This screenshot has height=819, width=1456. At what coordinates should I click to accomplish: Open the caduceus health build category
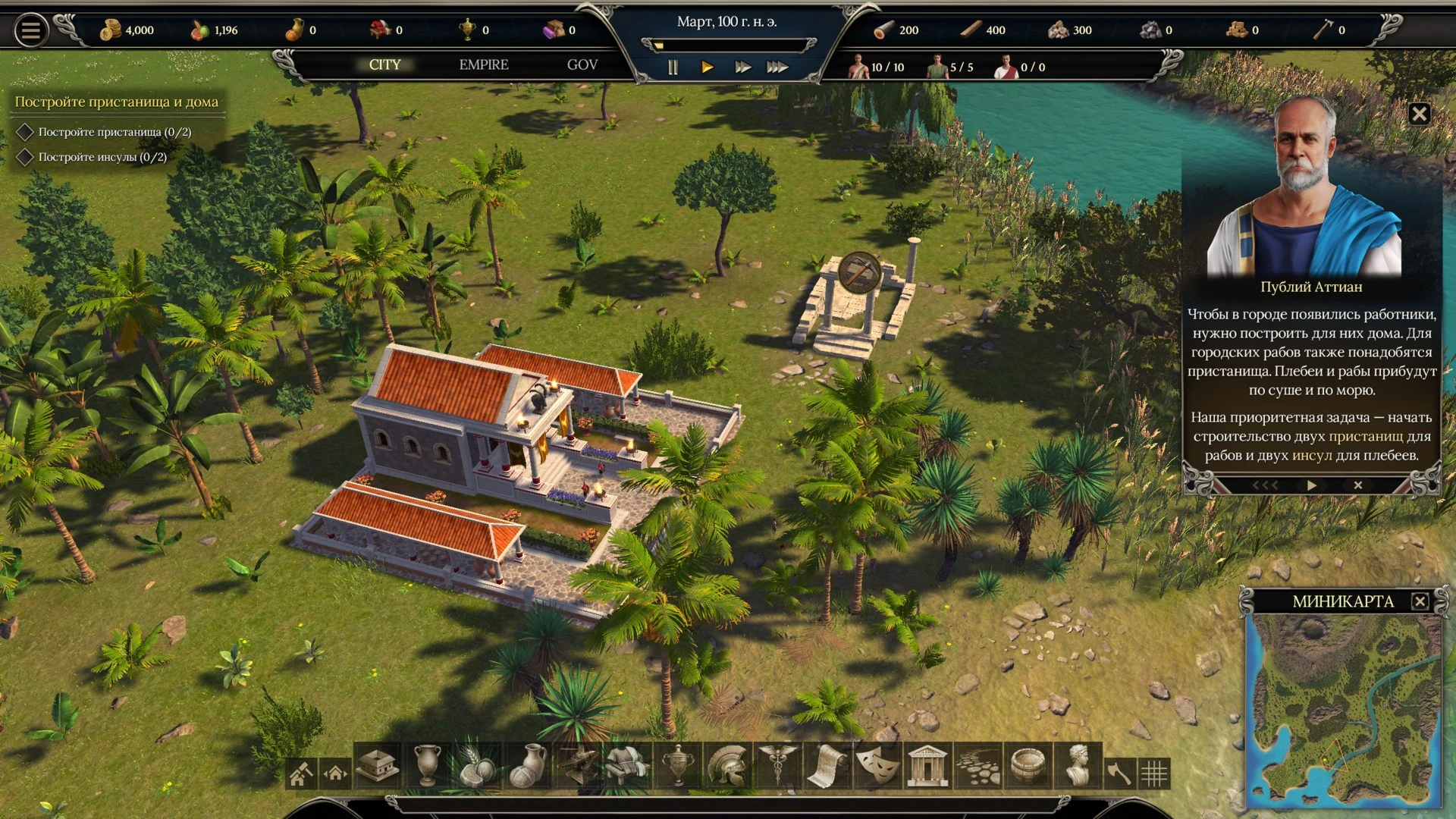pyautogui.click(x=777, y=766)
